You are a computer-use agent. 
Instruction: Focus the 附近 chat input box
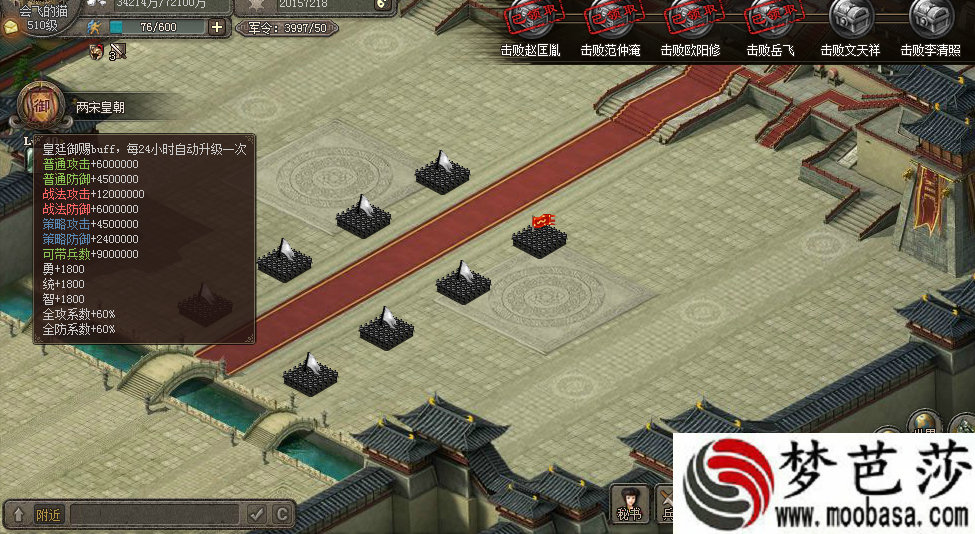[155, 514]
